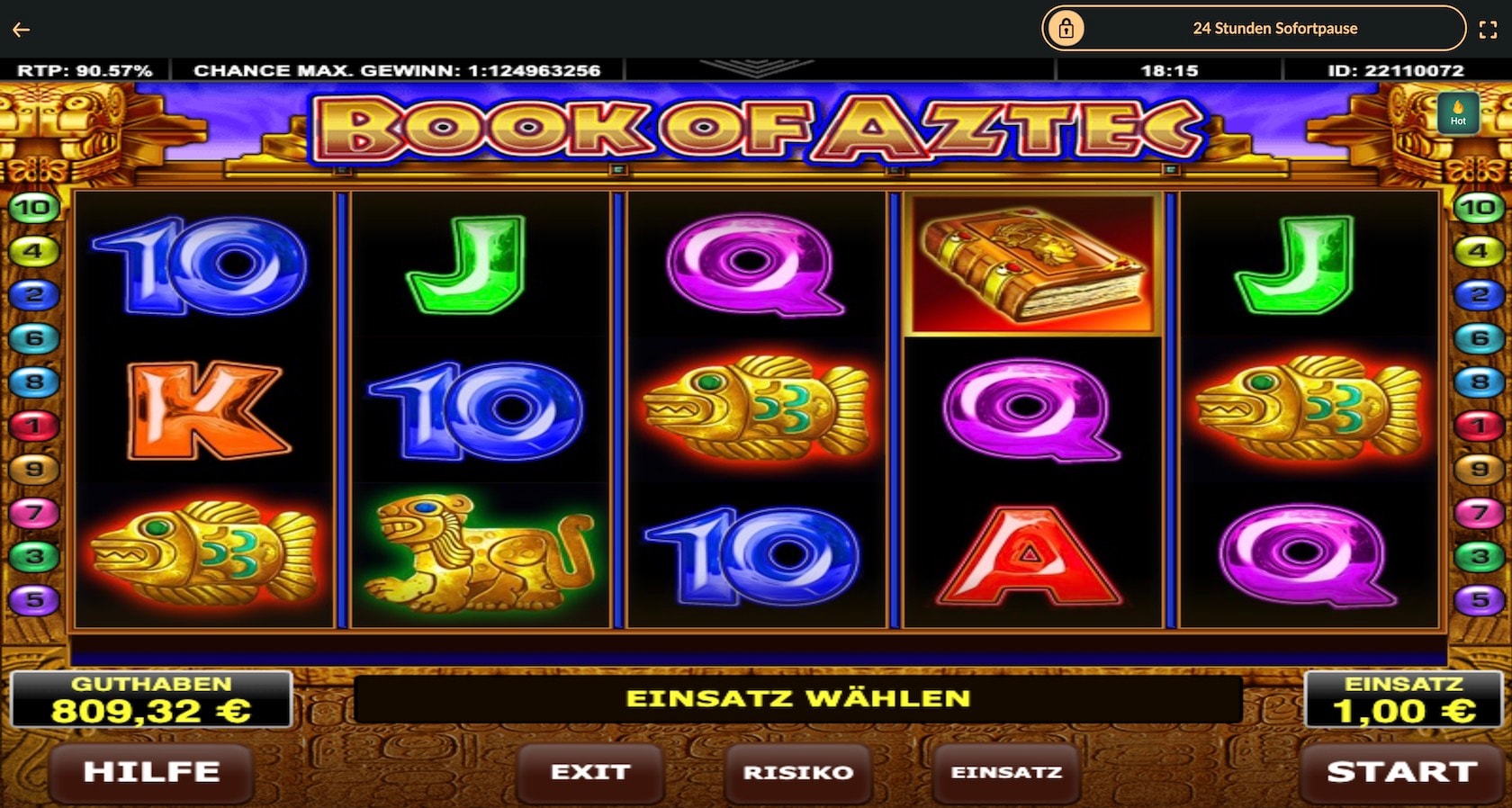Open the HILFE help screen
1512x808 pixels.
point(149,772)
